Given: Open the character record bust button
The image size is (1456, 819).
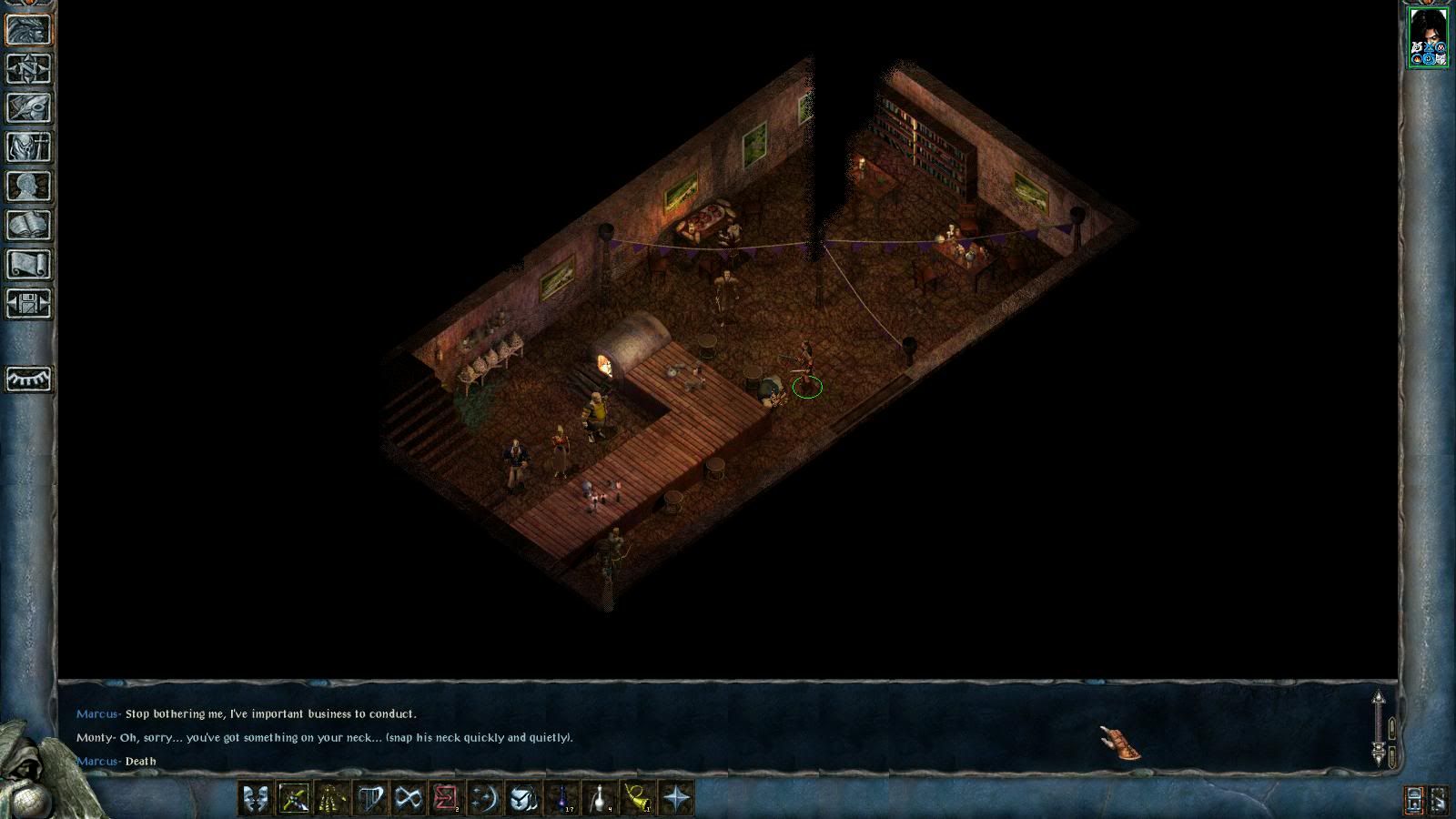Looking at the screenshot, I should click(28, 186).
